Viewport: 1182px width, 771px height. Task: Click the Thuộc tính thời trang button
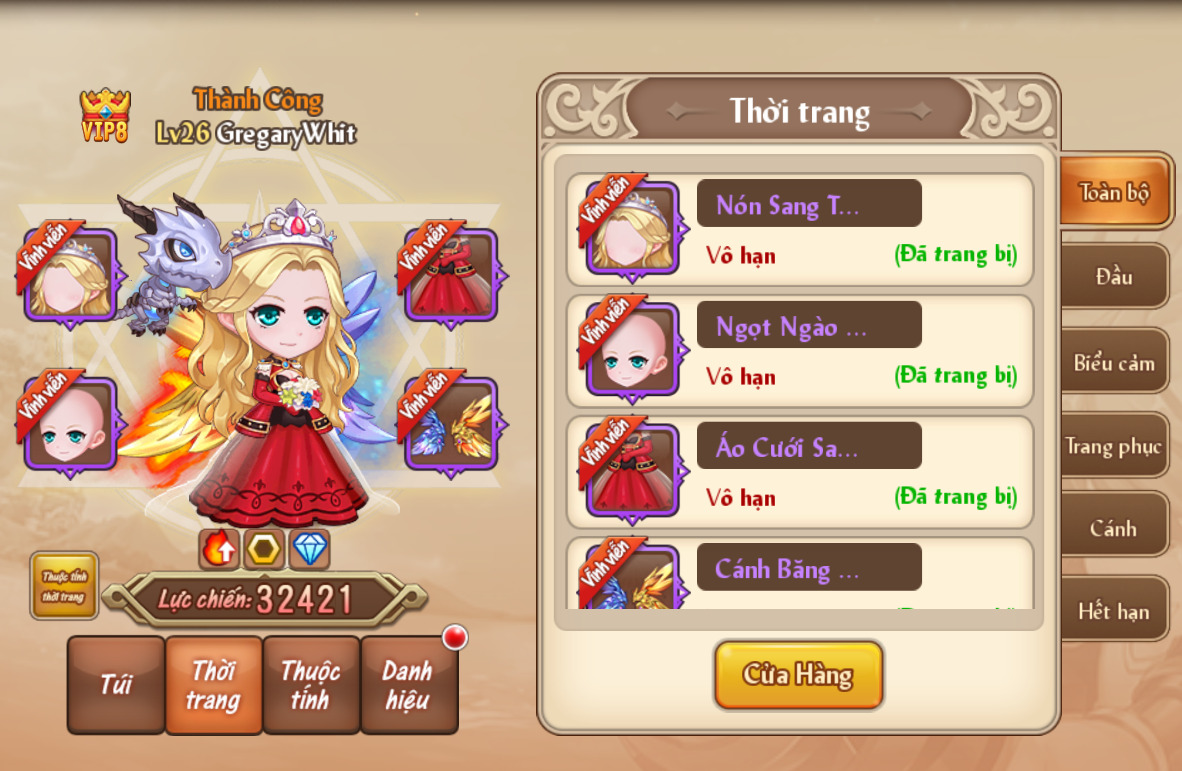64,586
